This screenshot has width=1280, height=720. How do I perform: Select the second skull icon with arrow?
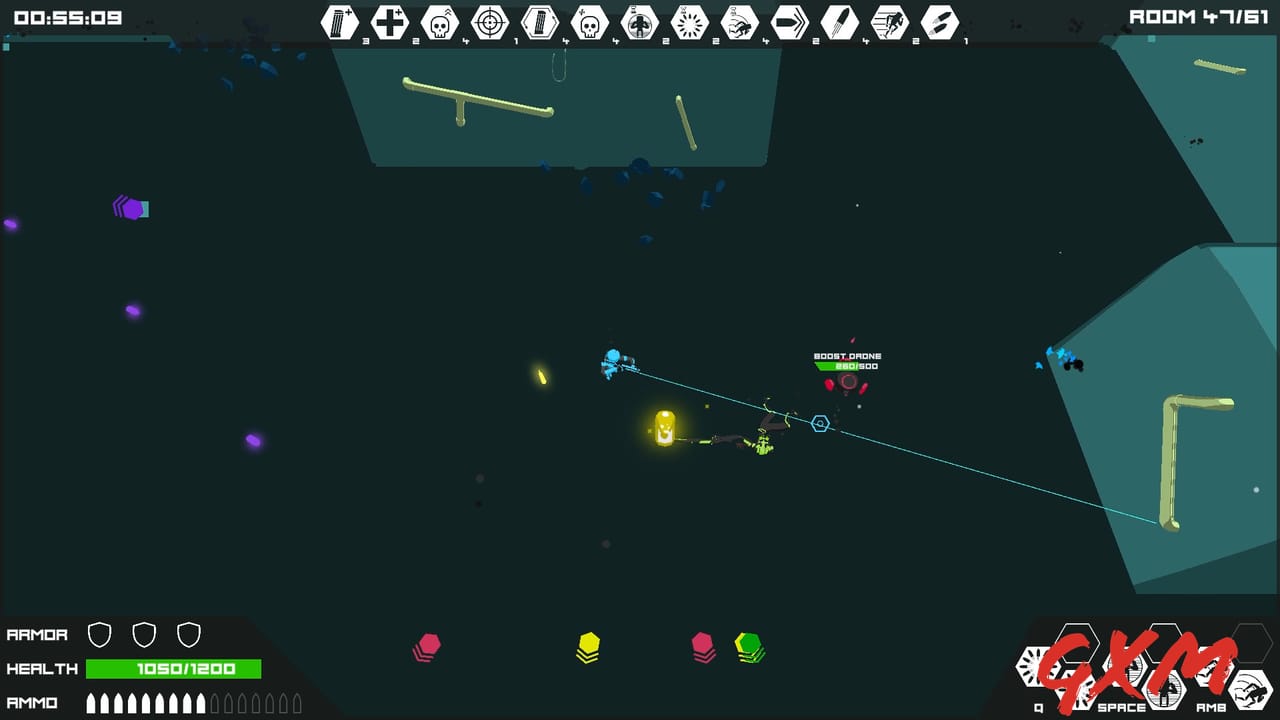(589, 22)
